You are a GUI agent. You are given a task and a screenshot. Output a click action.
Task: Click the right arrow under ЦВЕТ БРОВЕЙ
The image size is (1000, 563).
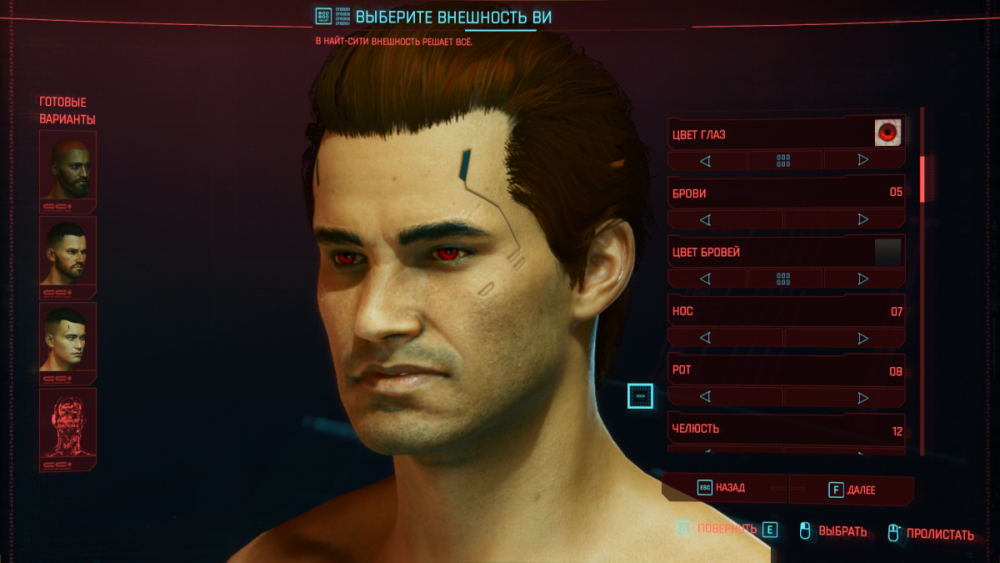pos(862,278)
